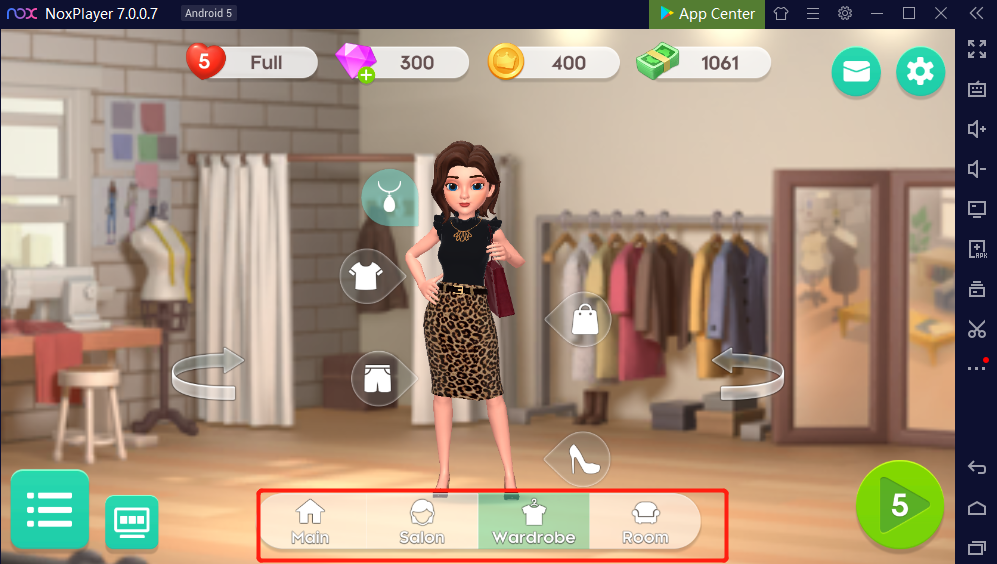Open the Salon tab

click(x=422, y=522)
